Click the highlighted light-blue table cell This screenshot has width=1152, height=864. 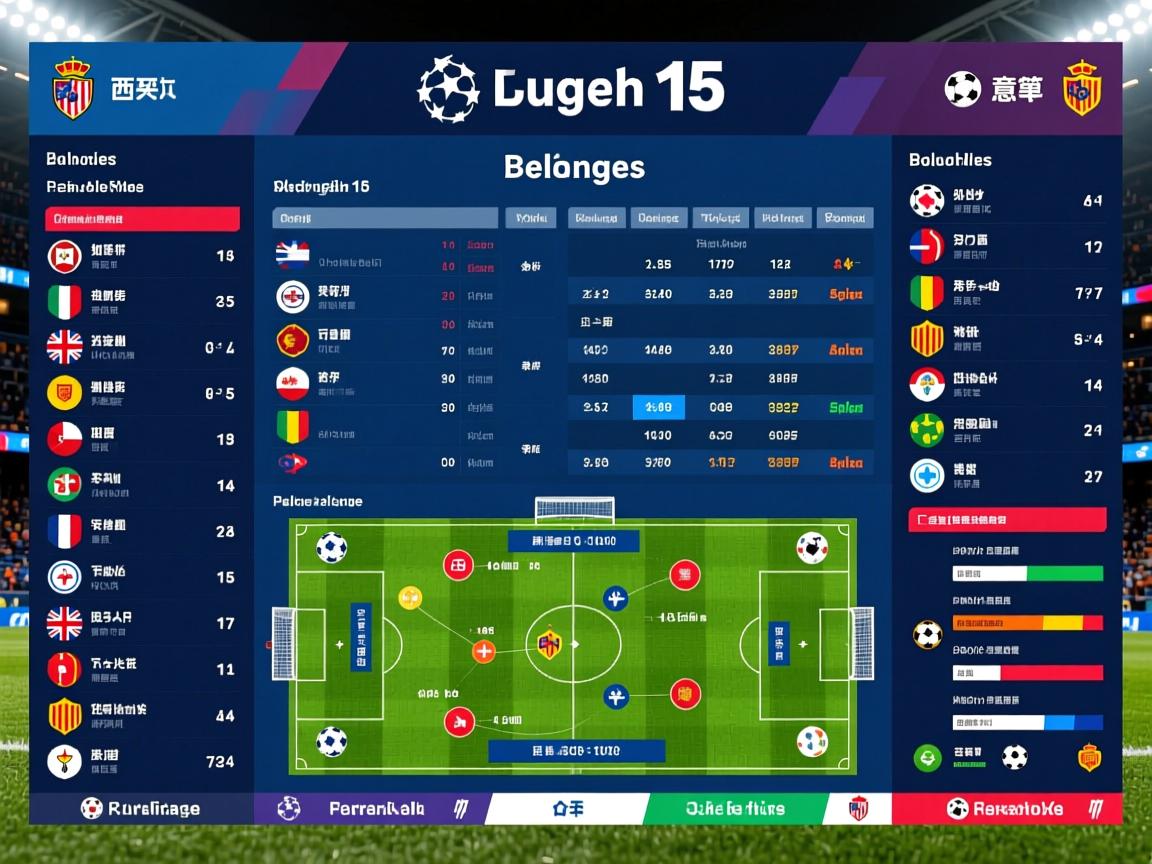(x=659, y=407)
